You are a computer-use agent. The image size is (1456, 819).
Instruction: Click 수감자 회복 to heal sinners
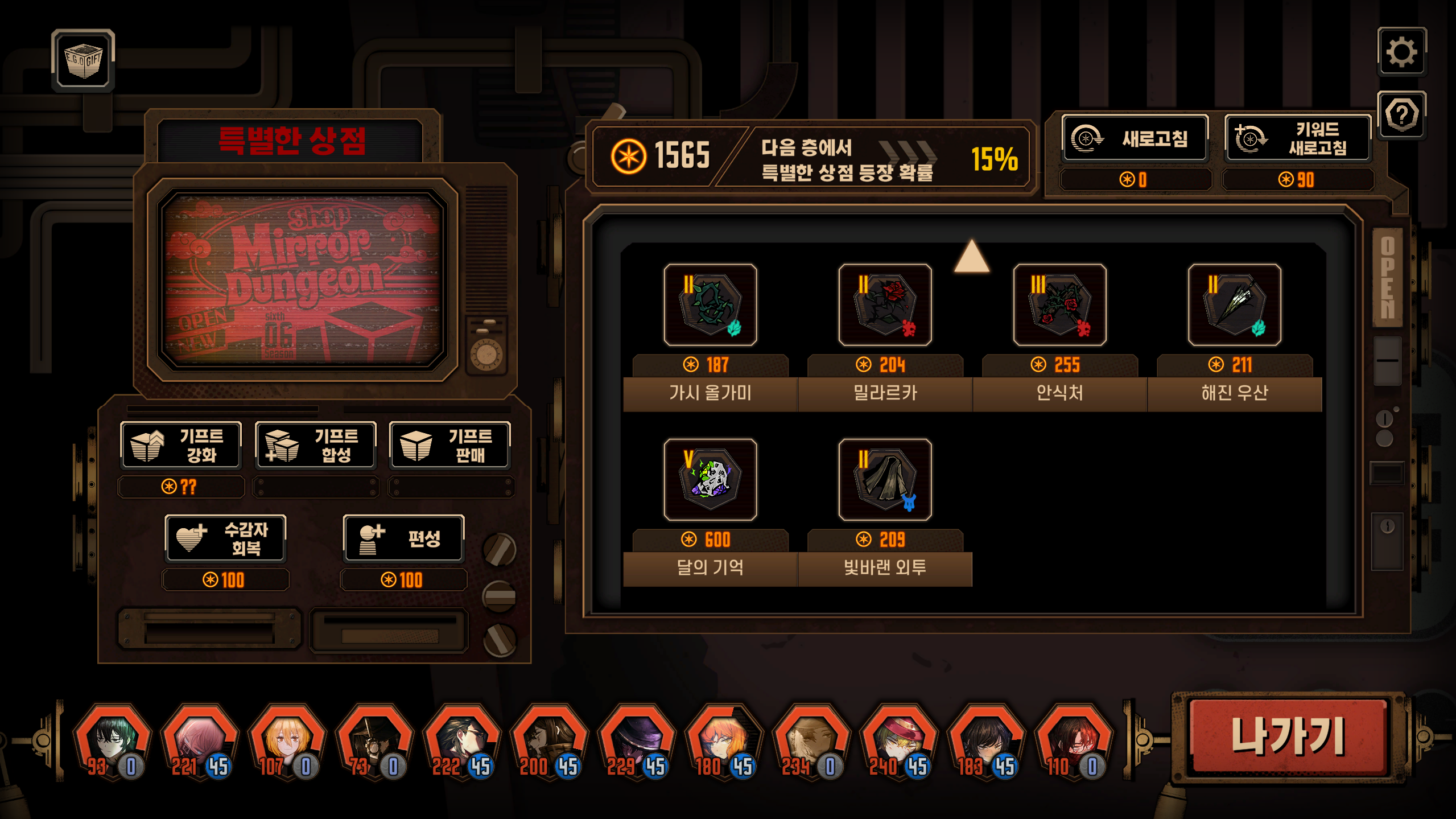[226, 538]
